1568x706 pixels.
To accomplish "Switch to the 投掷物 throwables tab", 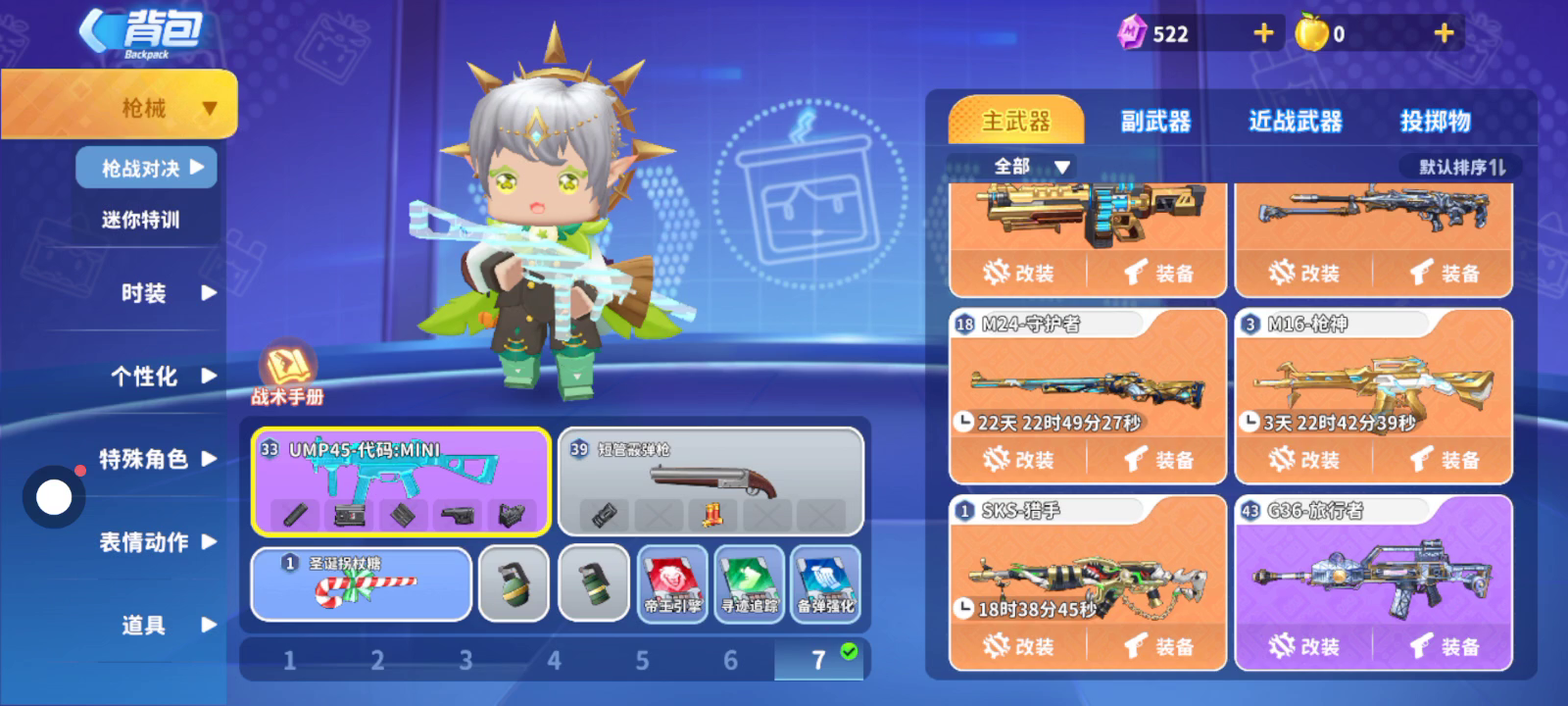I will tap(1435, 122).
